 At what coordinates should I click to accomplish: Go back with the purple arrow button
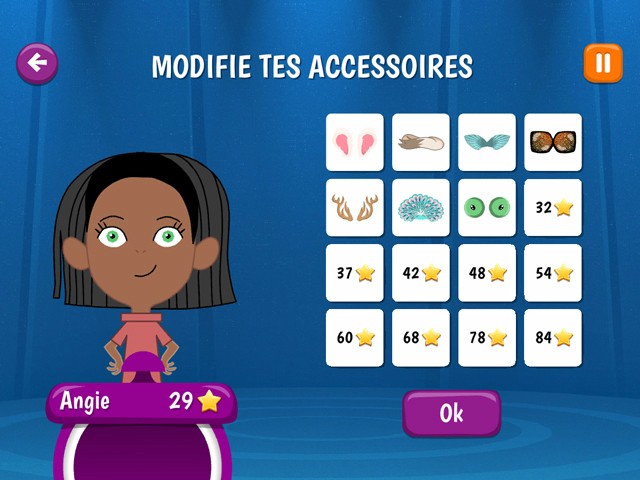click(x=37, y=64)
